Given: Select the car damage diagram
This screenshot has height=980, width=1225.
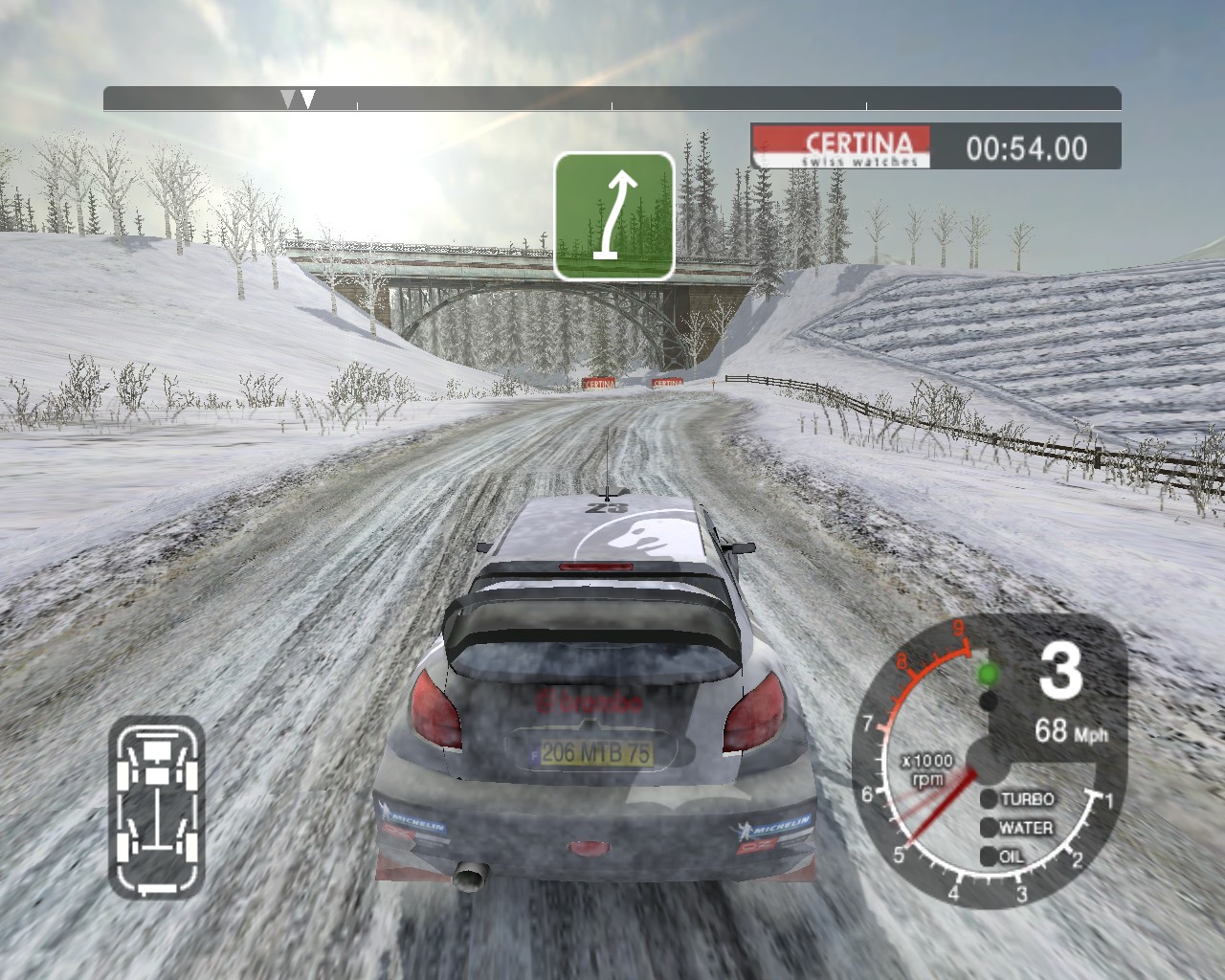Looking at the screenshot, I should click(x=157, y=807).
